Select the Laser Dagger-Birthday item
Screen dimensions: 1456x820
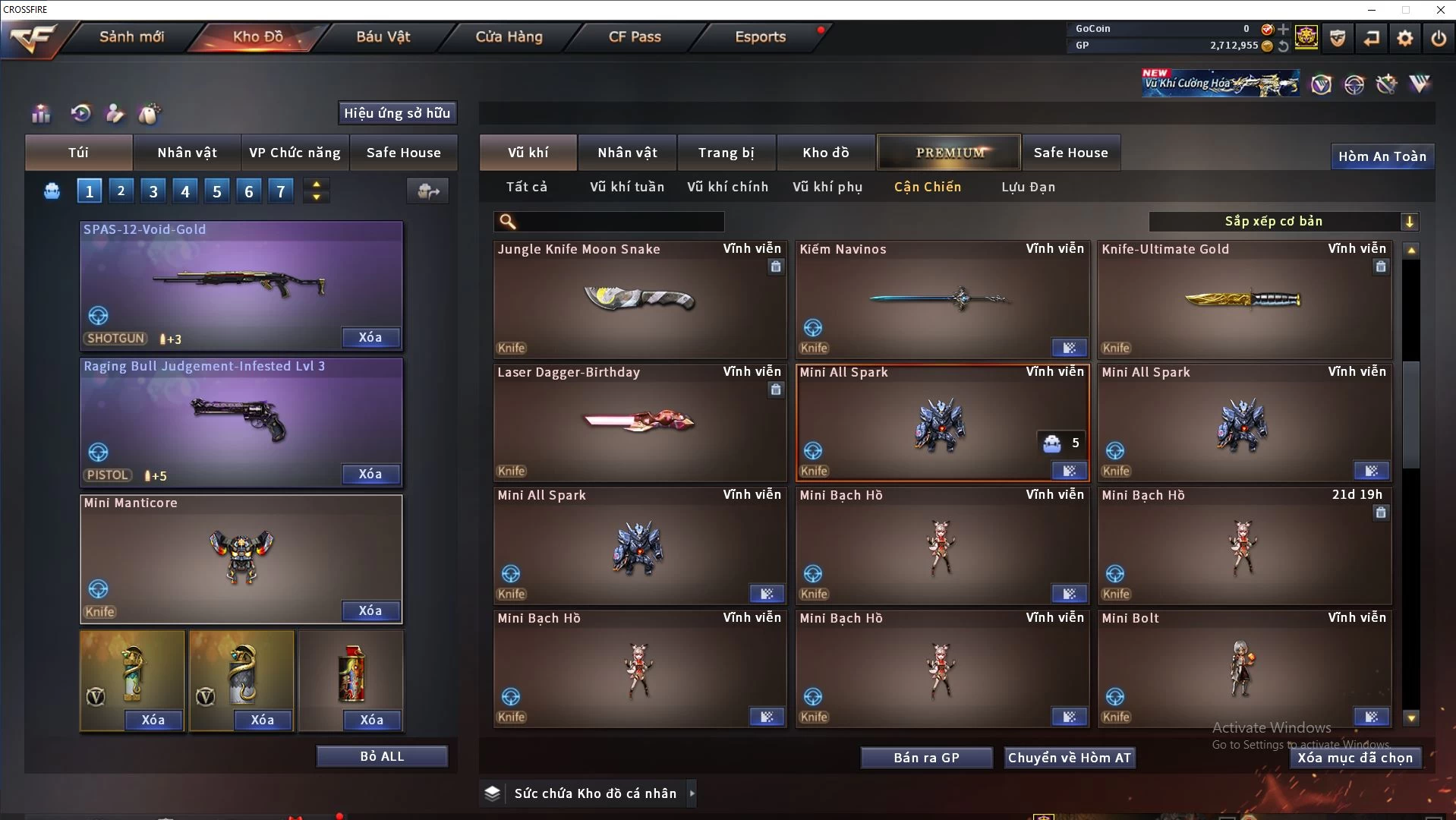point(639,421)
